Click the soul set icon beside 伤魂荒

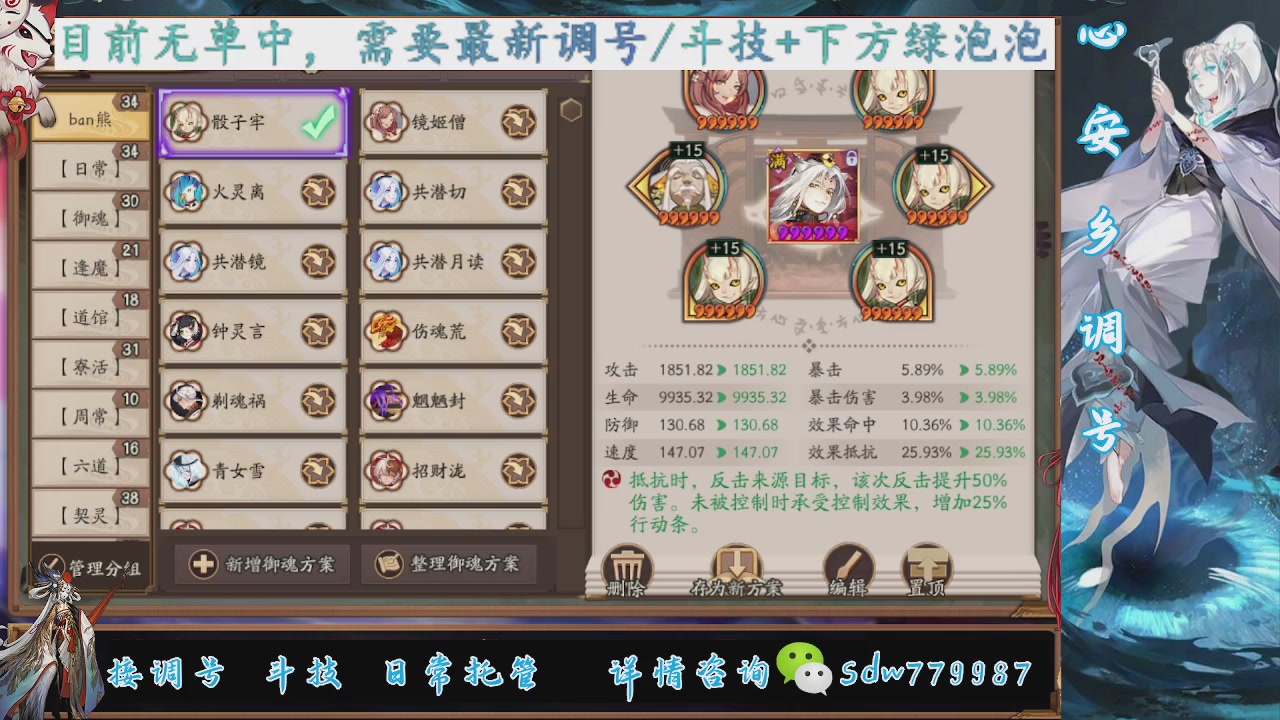click(518, 329)
